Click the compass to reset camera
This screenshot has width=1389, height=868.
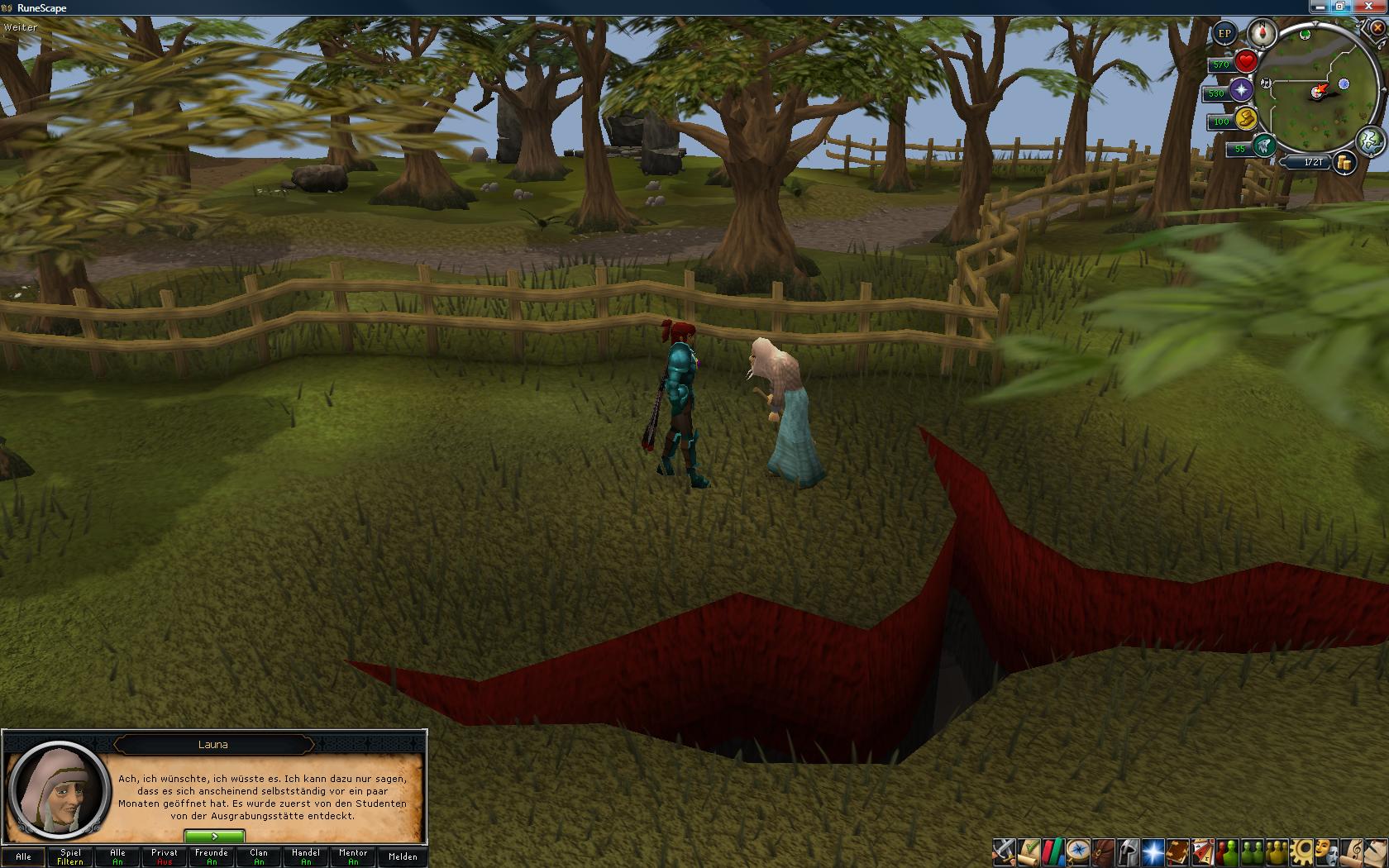pos(1263,34)
